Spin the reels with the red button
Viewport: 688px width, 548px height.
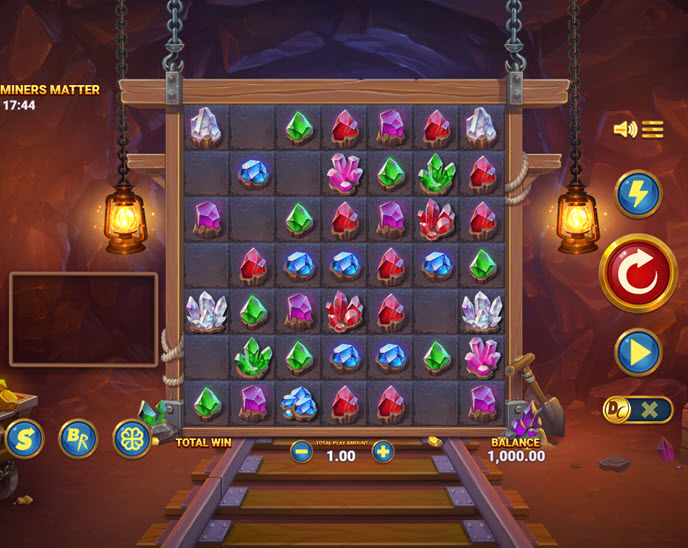[x=638, y=272]
